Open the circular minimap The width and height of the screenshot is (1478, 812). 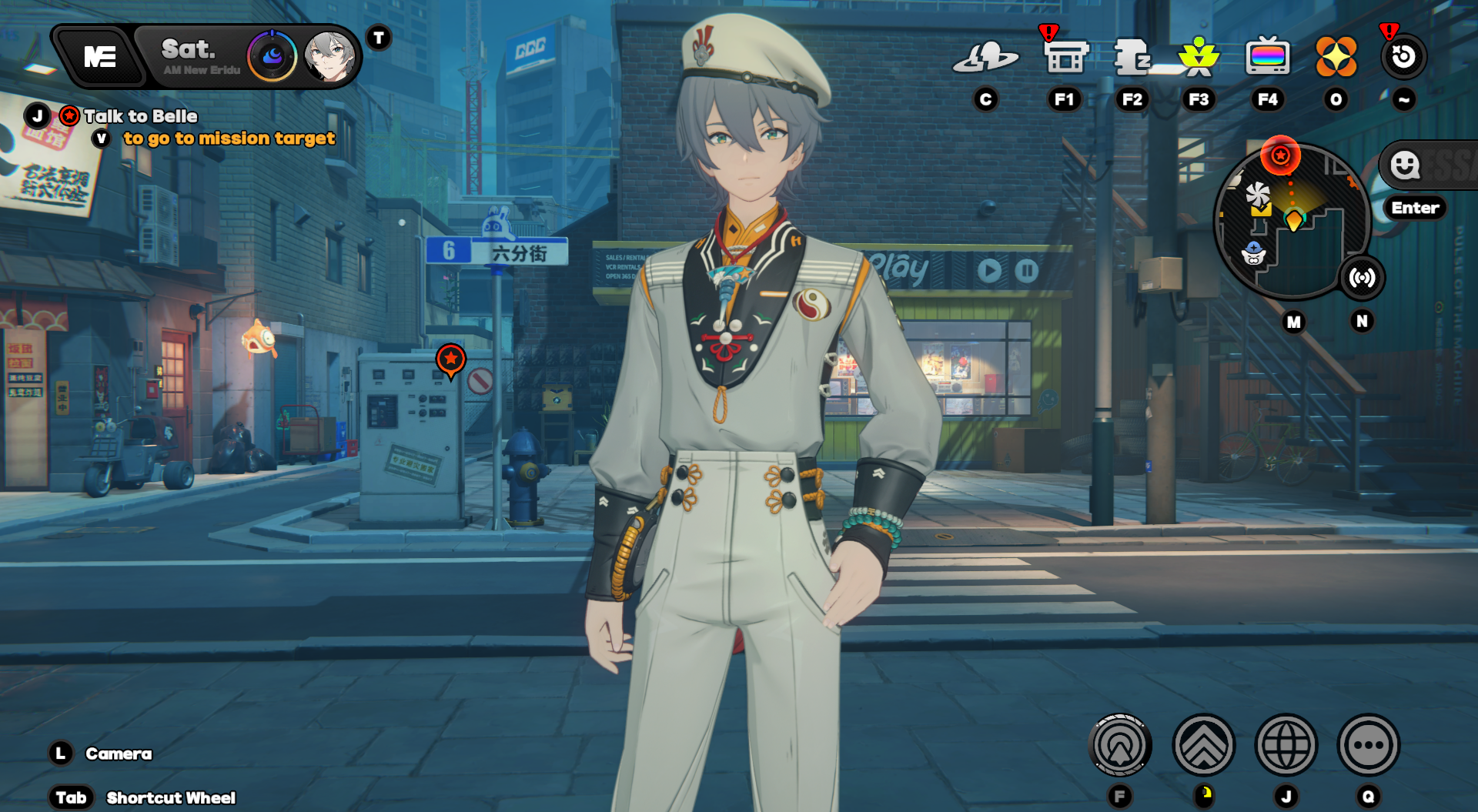coord(1292,223)
